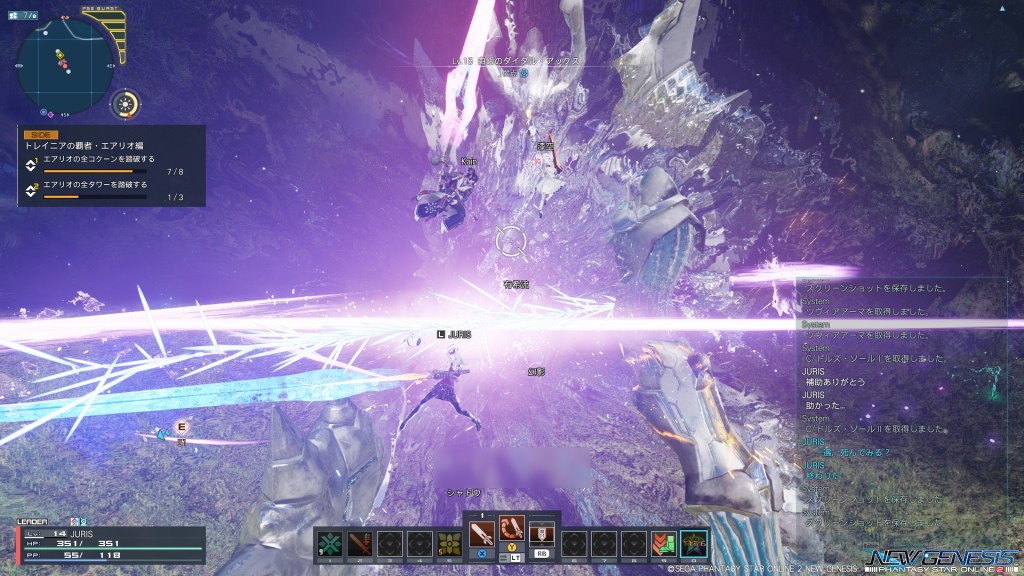Select the red sword subpalette slot
The width and height of the screenshot is (1024, 576).
(x=361, y=543)
